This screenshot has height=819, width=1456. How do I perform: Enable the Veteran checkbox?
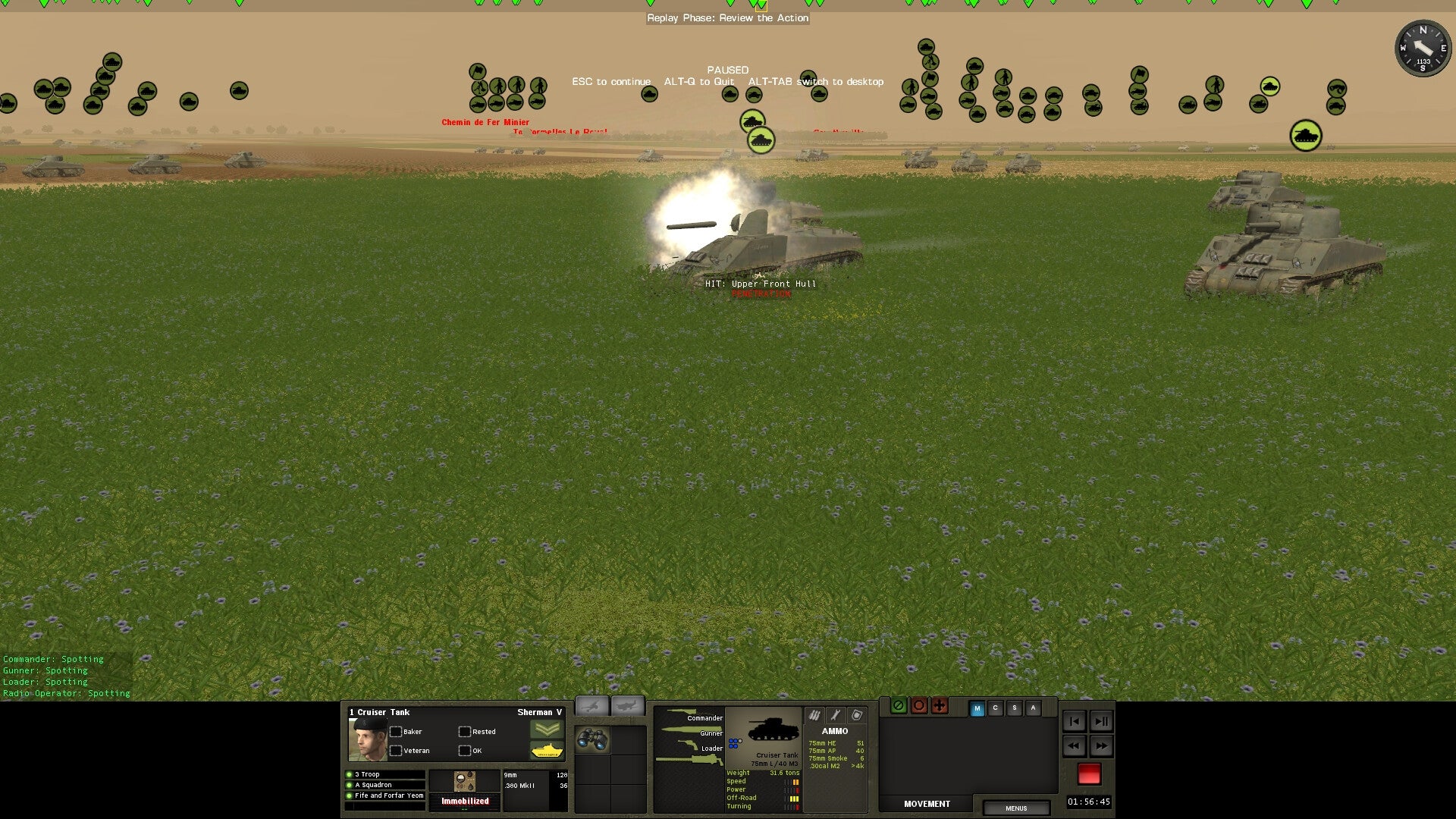(x=397, y=750)
